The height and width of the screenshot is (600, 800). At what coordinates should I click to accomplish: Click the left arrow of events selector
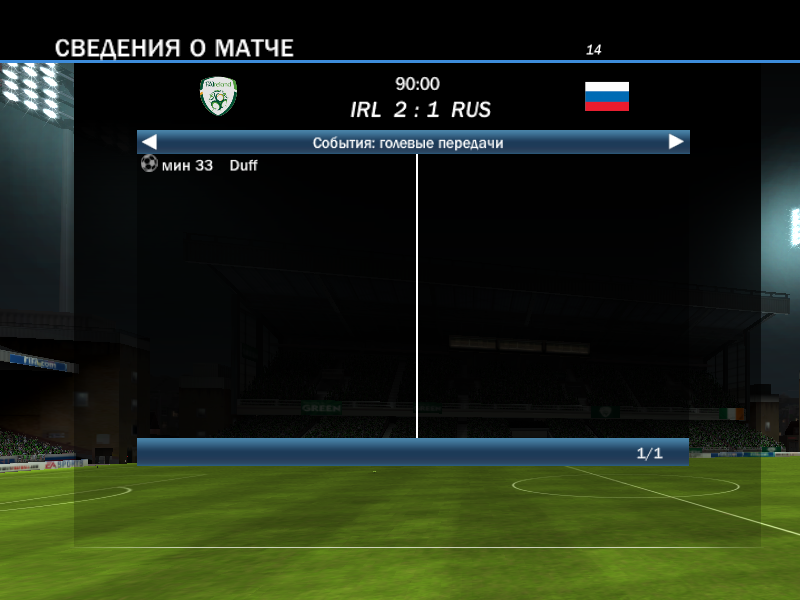point(150,142)
